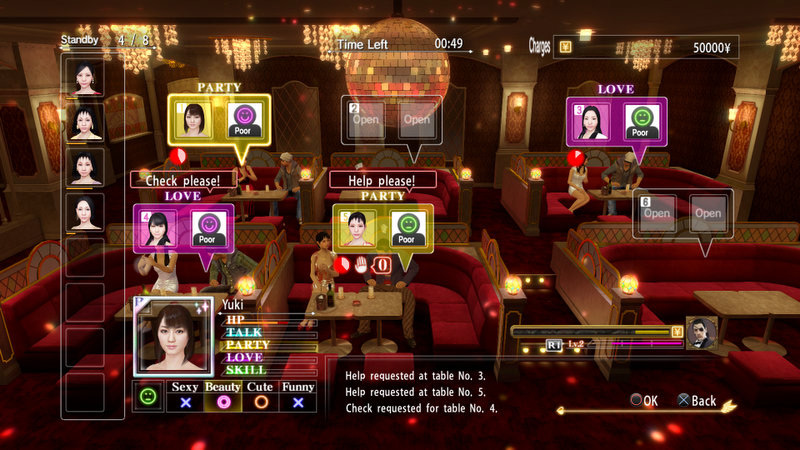Image resolution: width=800 pixels, height=450 pixels.
Task: Respond to the 'Help please!' banner
Action: point(383,180)
